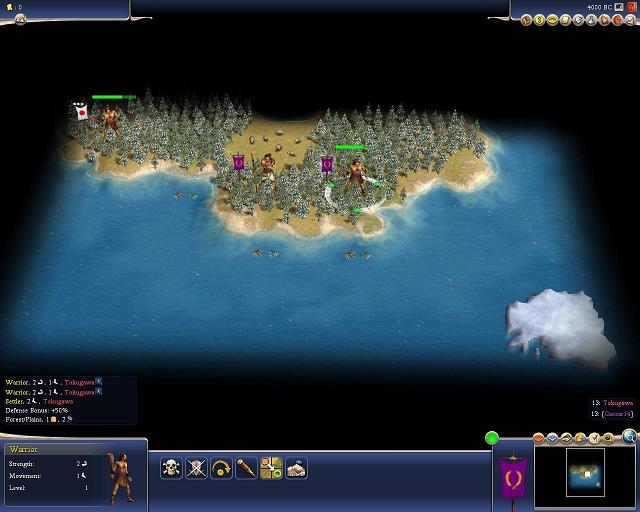Image resolution: width=640 pixels, height=512 pixels.
Task: Click the crossed-out skull action button
Action: coord(196,467)
